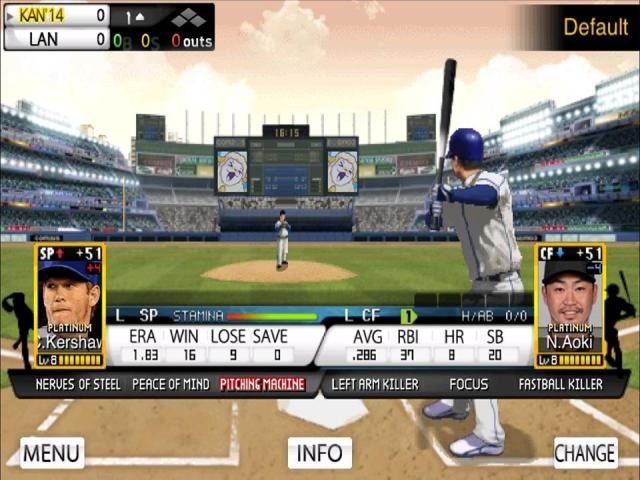Select the Default view label
Image resolution: width=640 pixels, height=480 pixels.
(595, 27)
